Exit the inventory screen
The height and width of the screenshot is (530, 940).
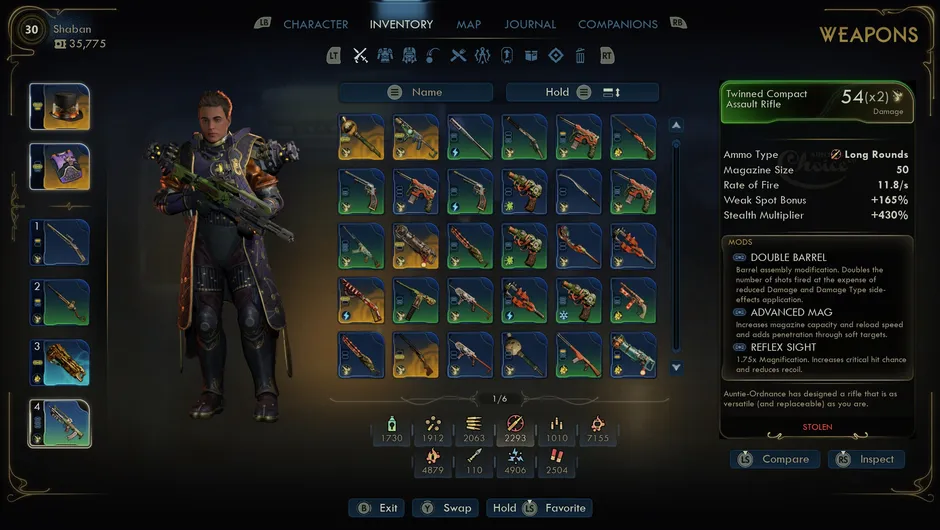coord(376,508)
